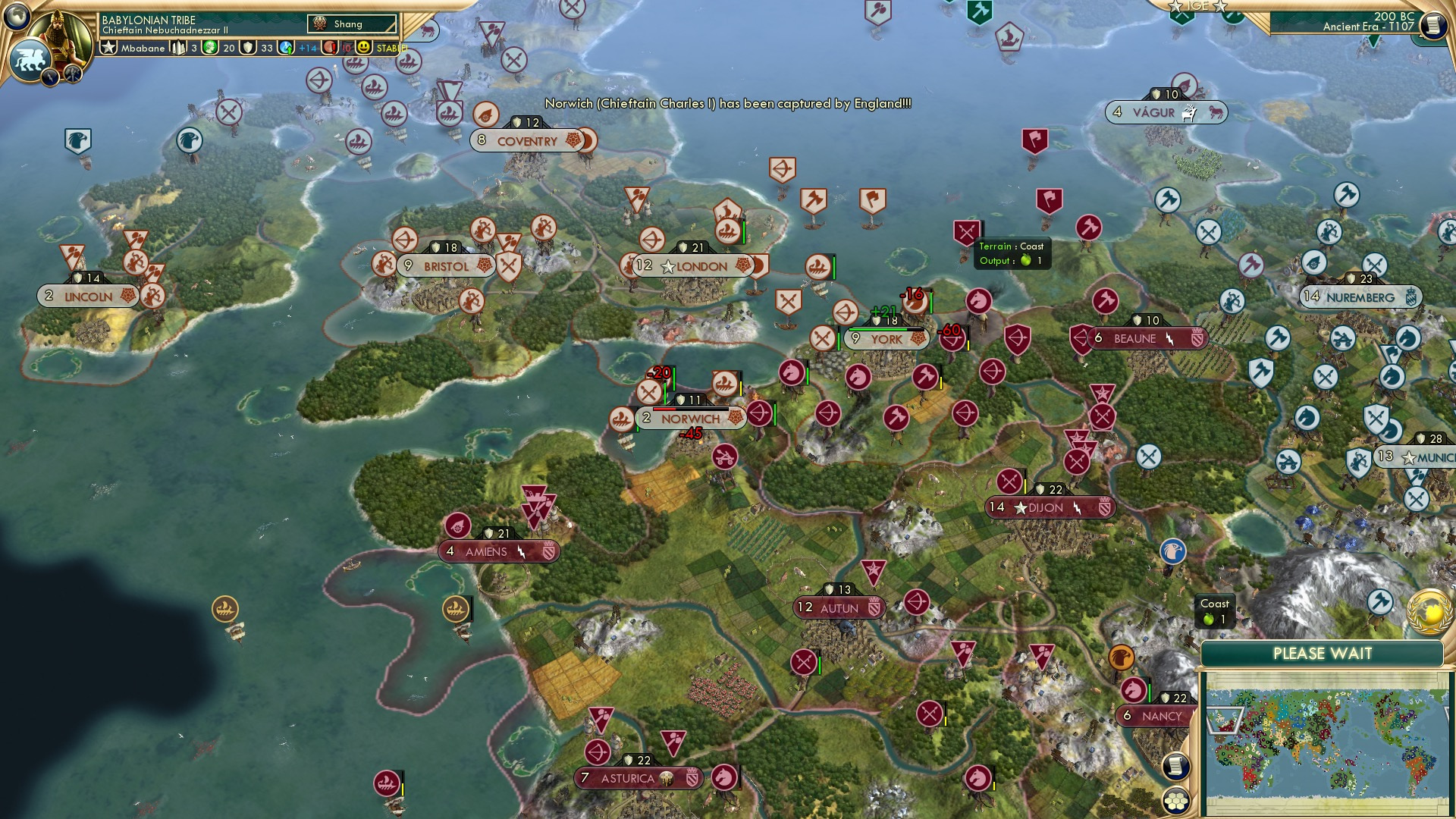Open the York city banner
The width and height of the screenshot is (1456, 819).
point(886,339)
